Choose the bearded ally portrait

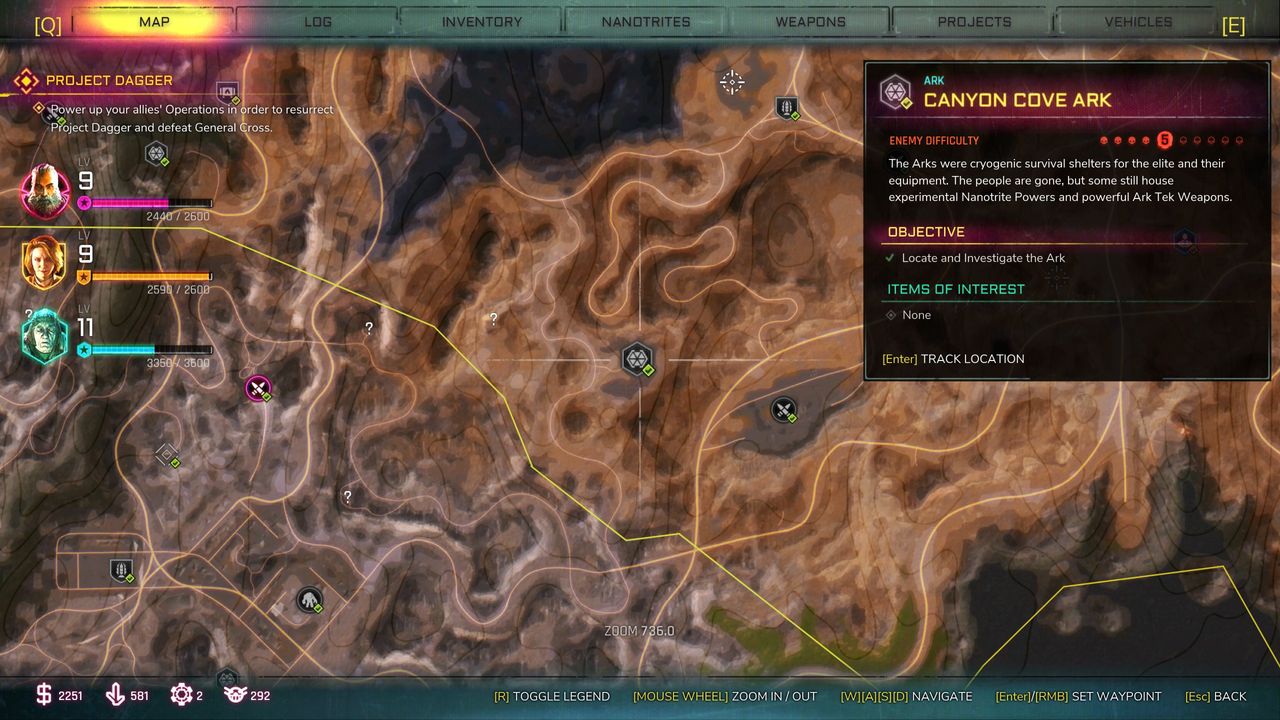tap(46, 190)
